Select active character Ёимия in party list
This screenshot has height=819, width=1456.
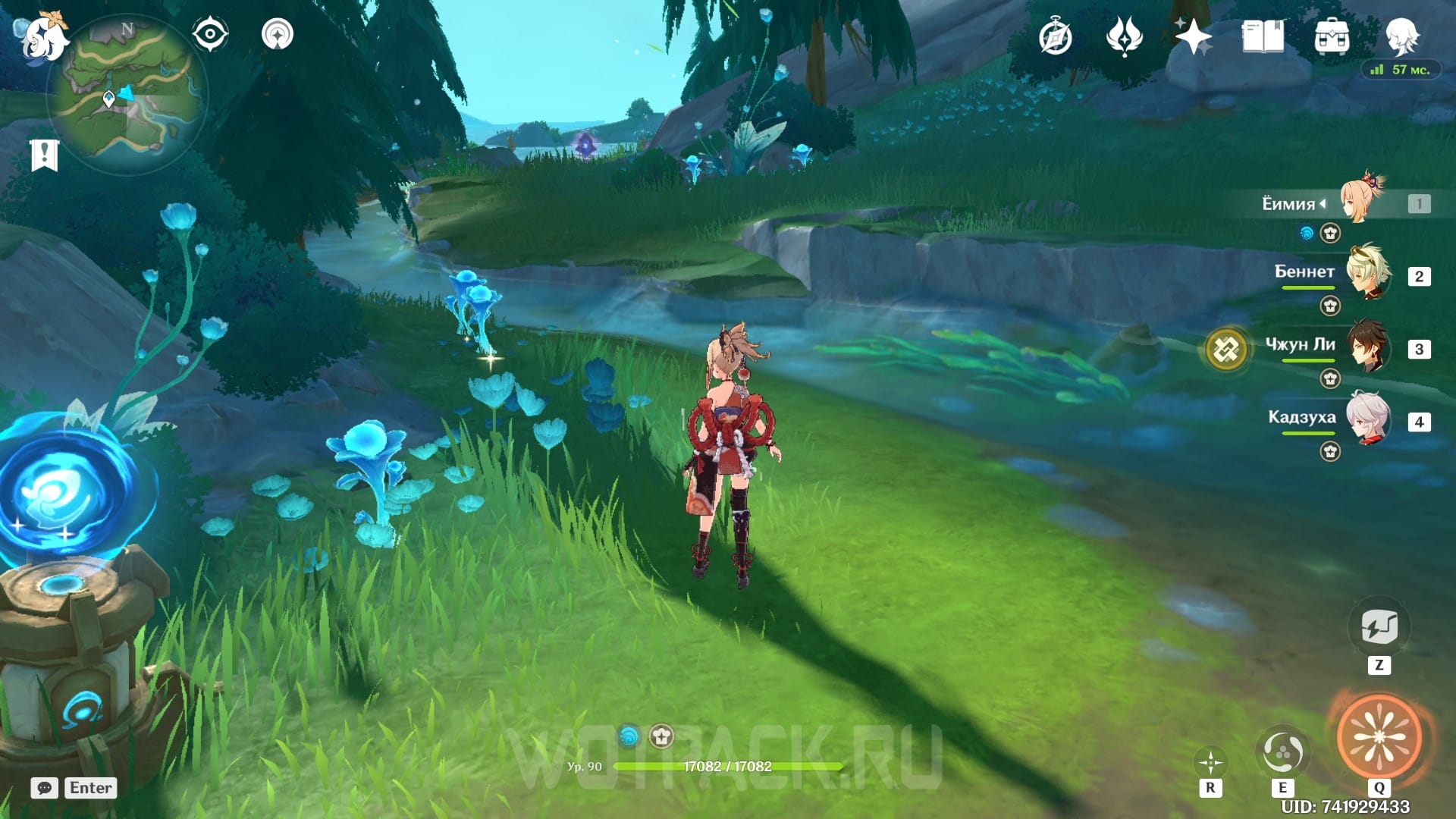pos(1363,202)
